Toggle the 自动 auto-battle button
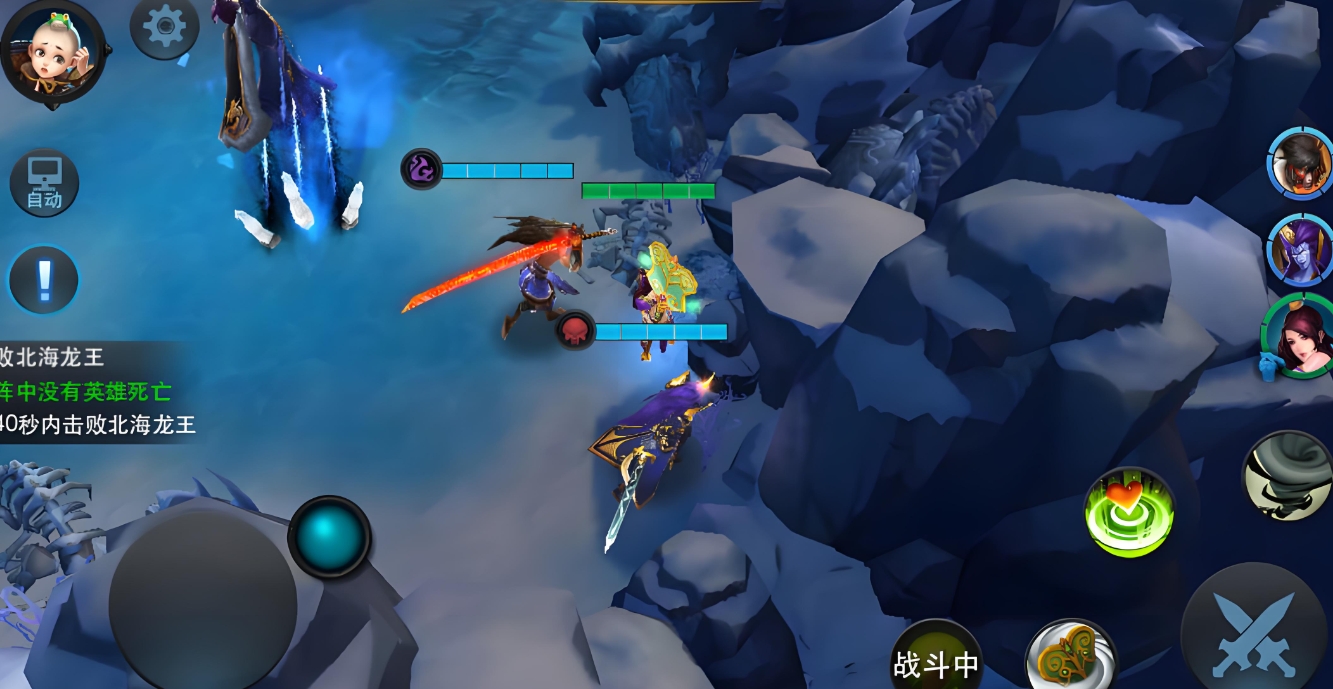 point(44,183)
